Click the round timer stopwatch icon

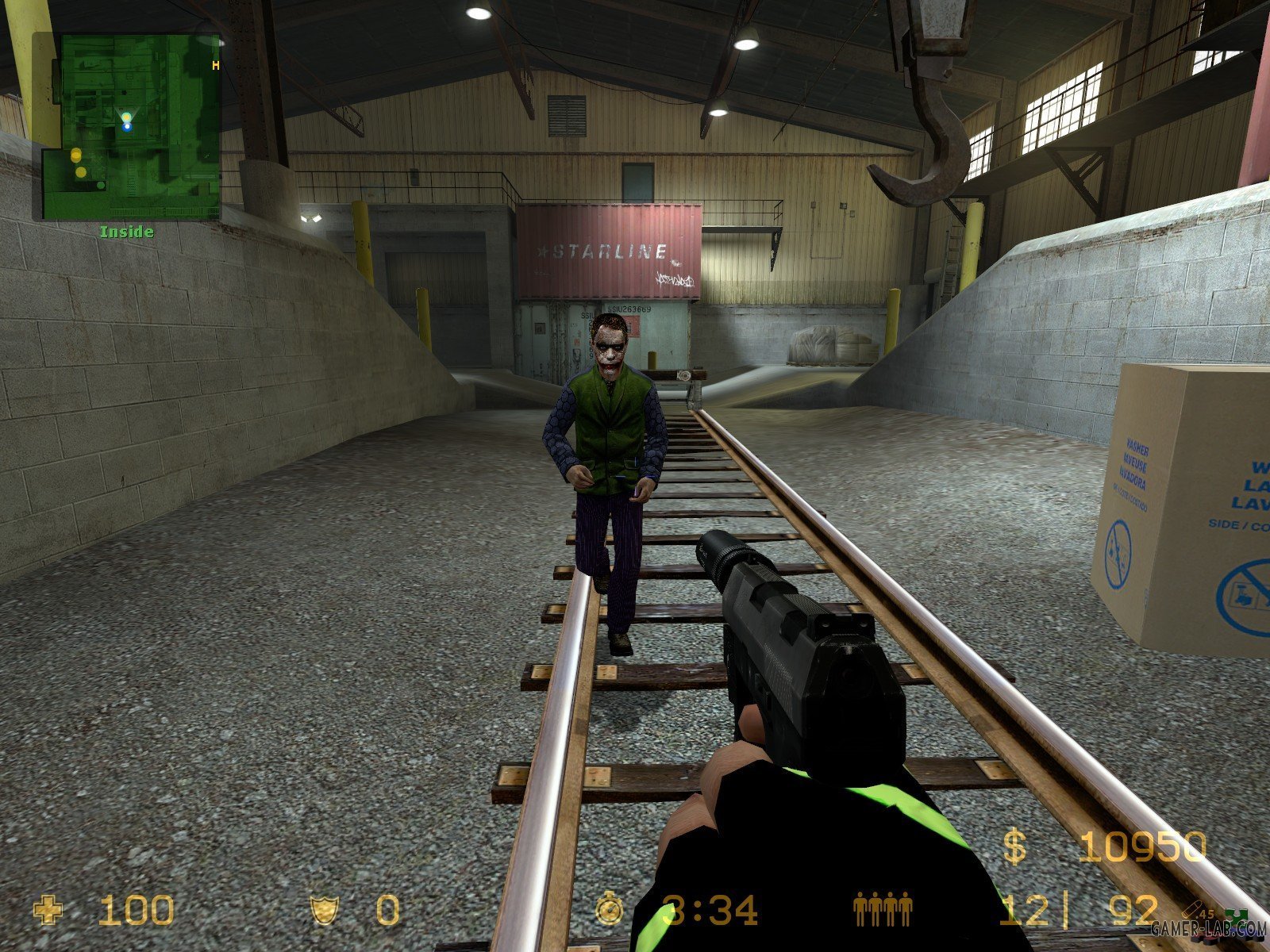tap(610, 909)
